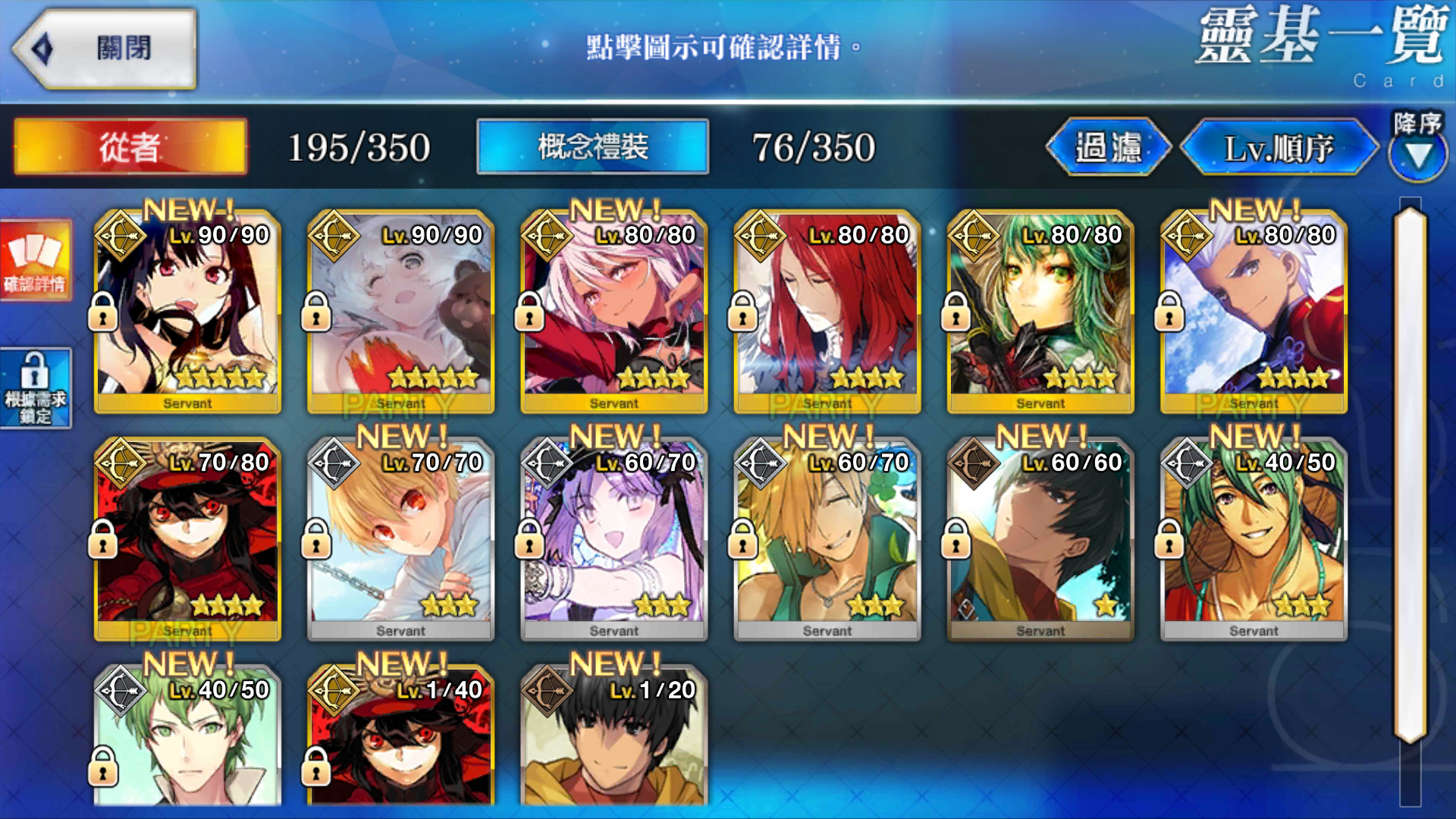This screenshot has width=1456, height=819.
Task: Select the Lv.90/90 dark-haired archer with NEW tag
Action: coord(187,312)
